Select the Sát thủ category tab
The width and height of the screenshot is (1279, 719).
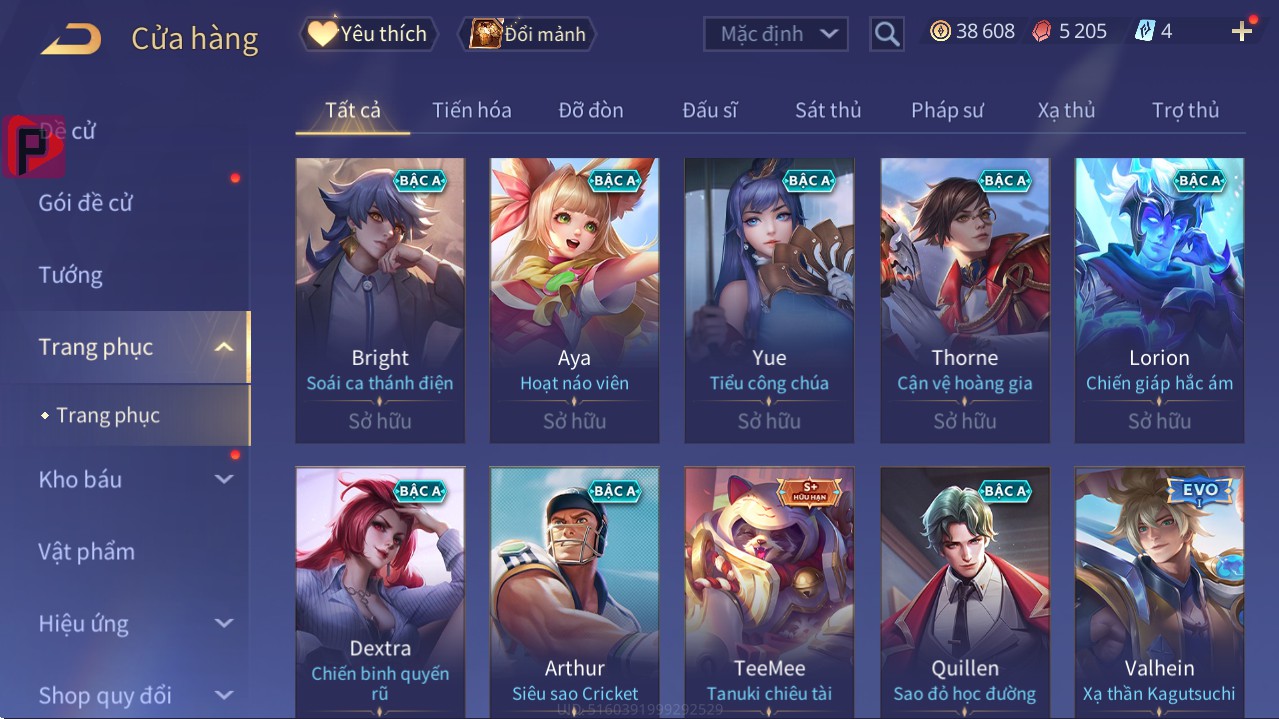click(827, 110)
